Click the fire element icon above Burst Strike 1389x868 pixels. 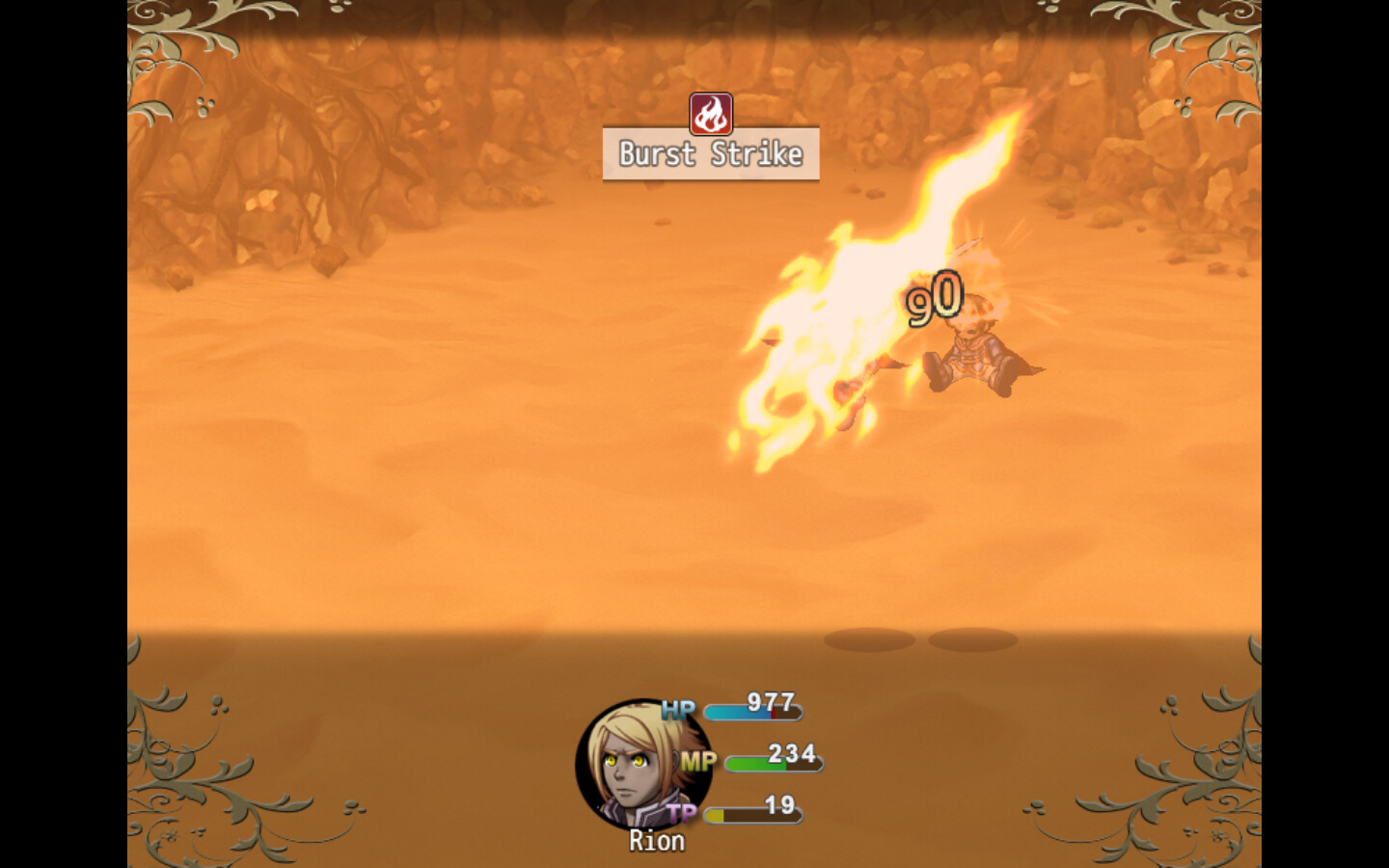coord(711,112)
